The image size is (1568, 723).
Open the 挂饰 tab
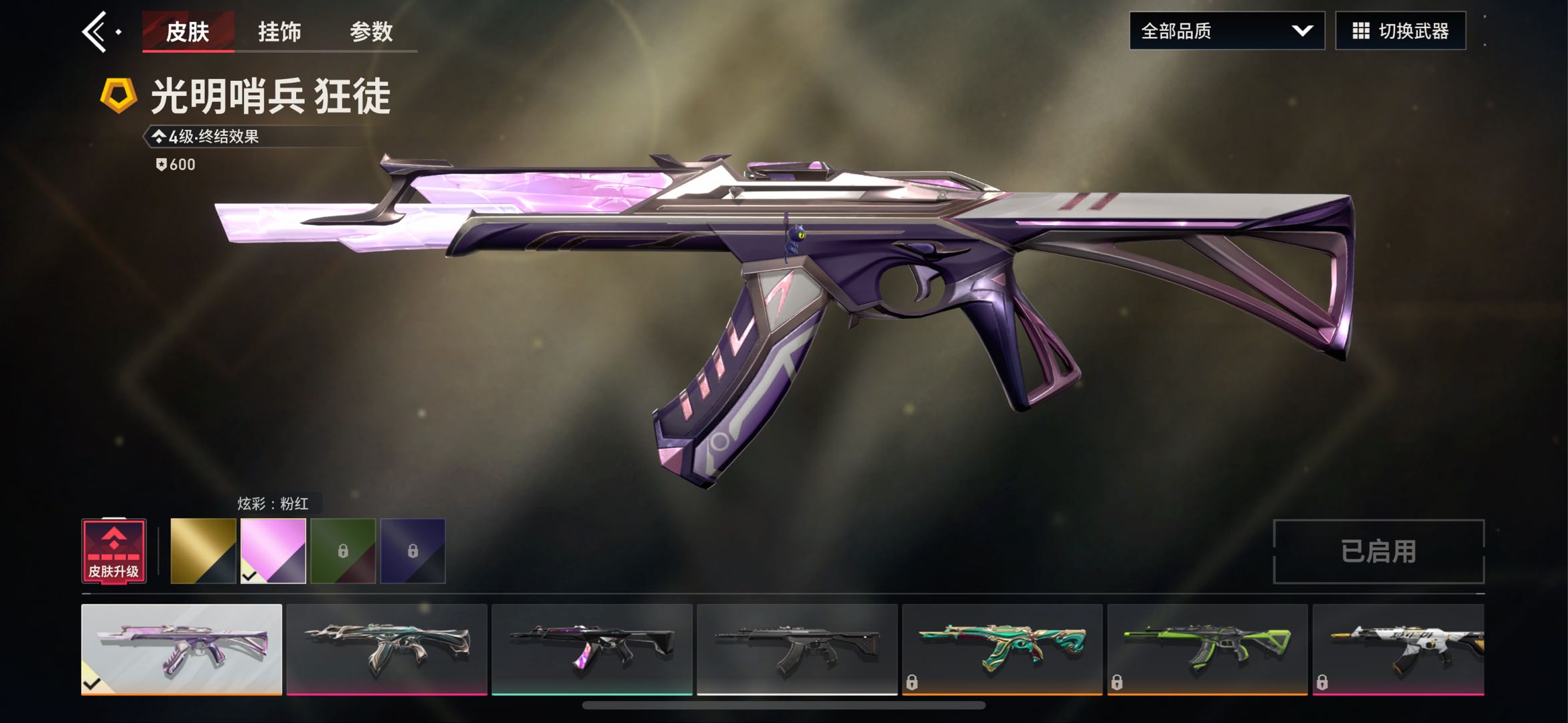[x=279, y=31]
